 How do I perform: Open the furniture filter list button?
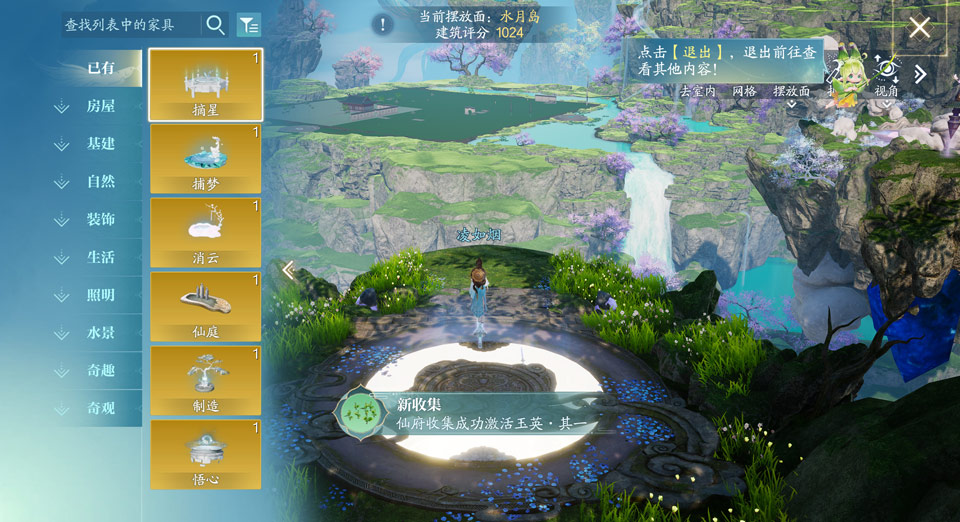(248, 25)
